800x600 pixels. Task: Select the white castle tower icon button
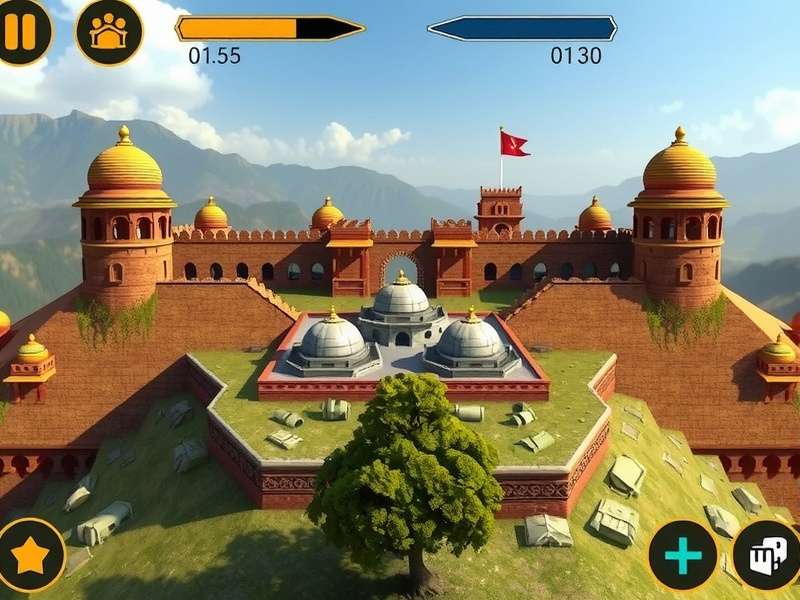(x=768, y=554)
